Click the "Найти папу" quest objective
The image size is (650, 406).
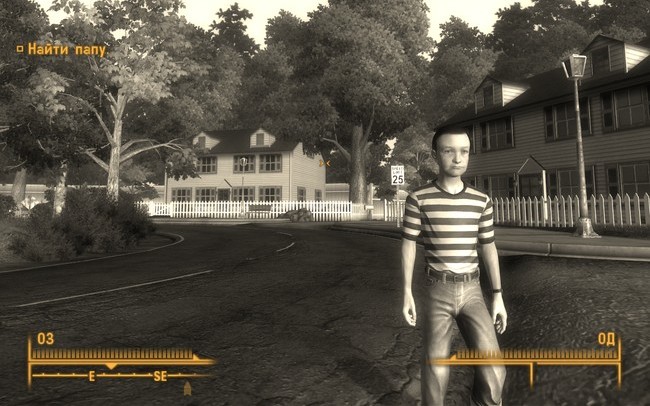66,48
